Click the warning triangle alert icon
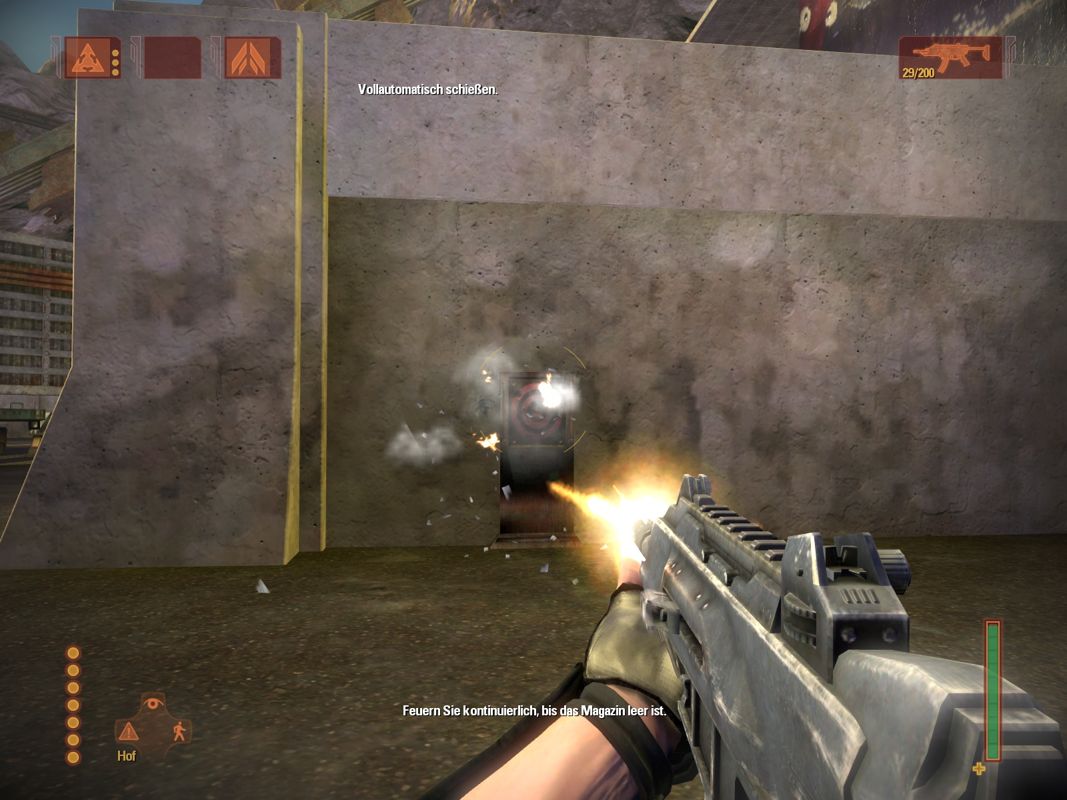The image size is (1067, 800). point(128,731)
